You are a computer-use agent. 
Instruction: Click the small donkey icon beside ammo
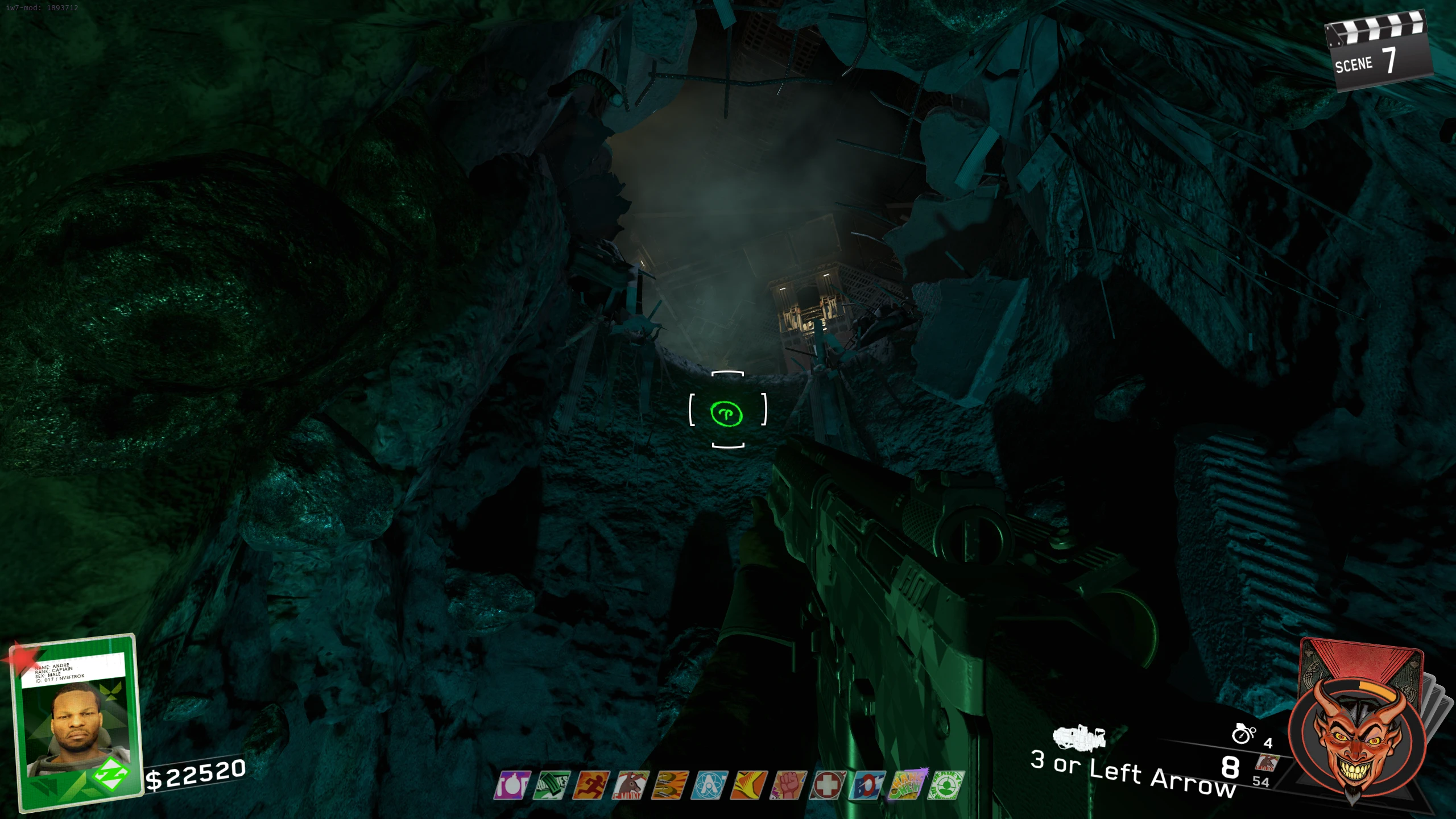coord(1267,762)
